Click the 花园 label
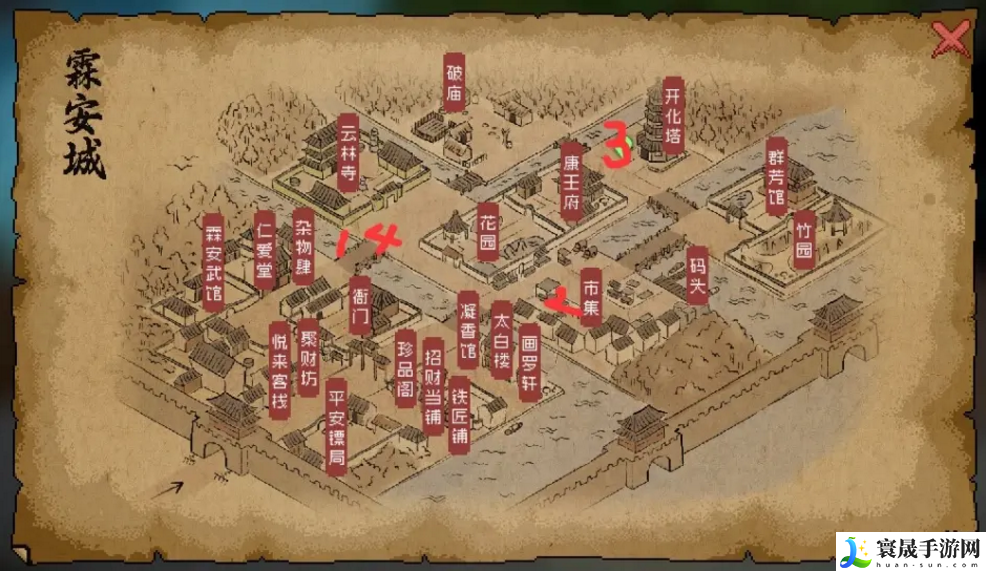Screen dimensions: 986x571 488,232
